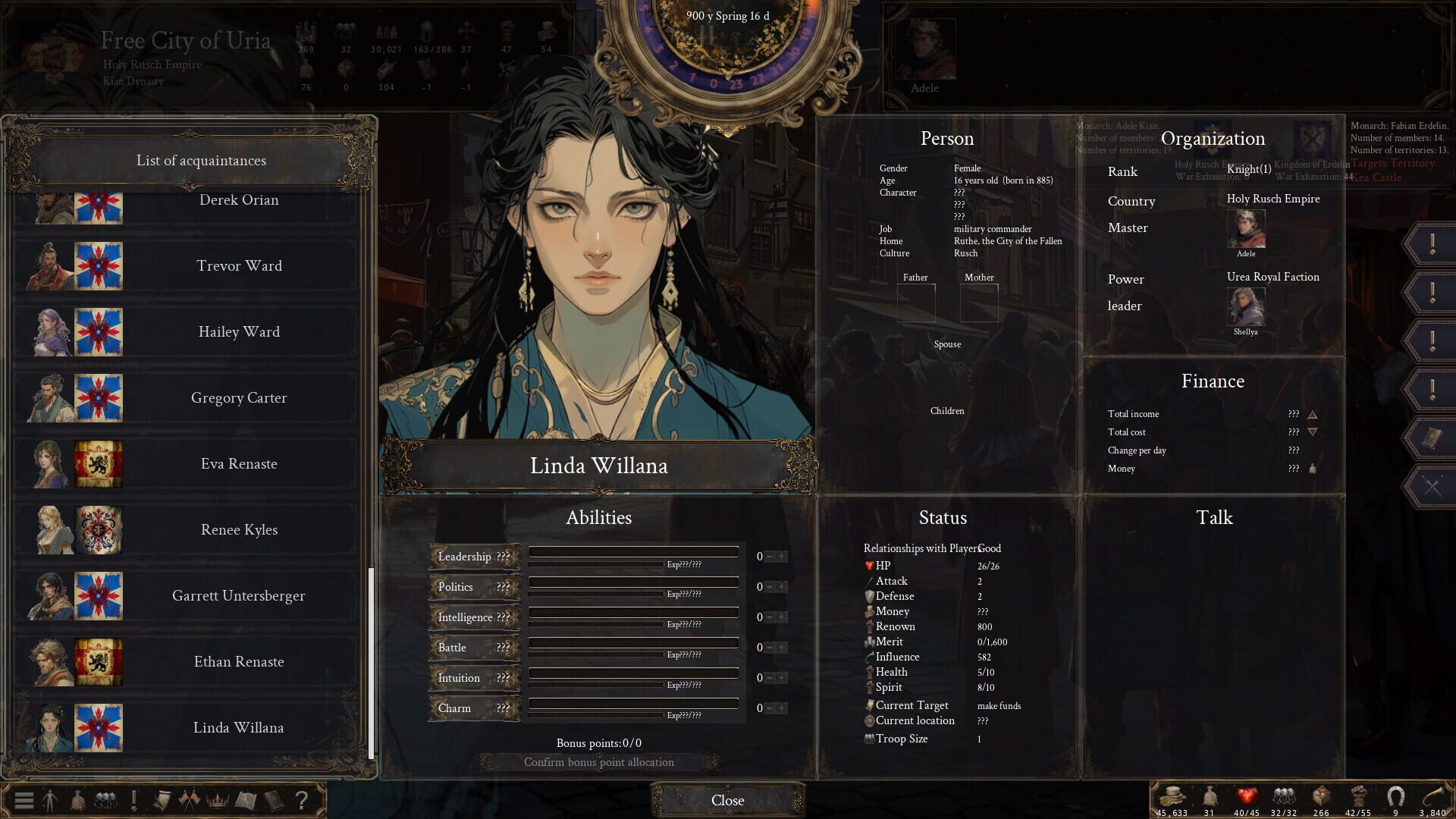
Task: Select the money bag icon on bottom toolbar
Action: 78,799
